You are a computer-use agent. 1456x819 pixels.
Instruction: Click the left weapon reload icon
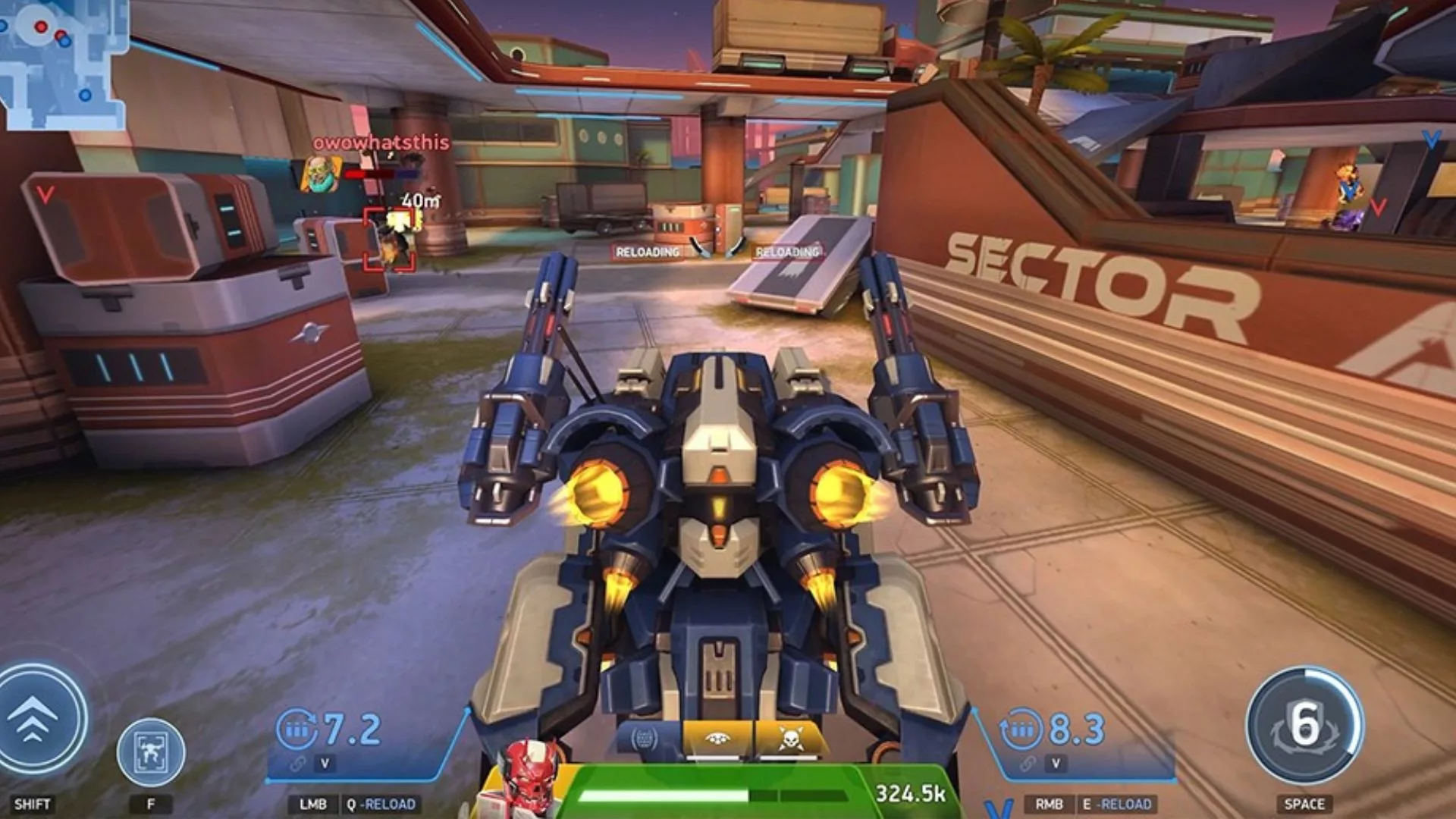click(296, 730)
